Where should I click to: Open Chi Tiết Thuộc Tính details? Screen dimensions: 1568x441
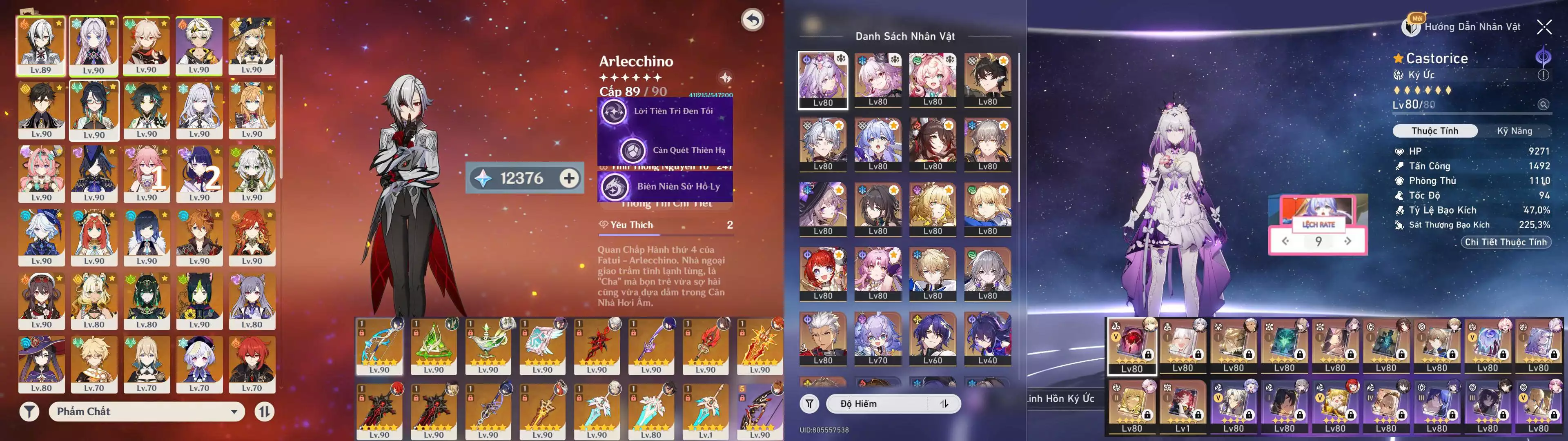tap(1505, 242)
